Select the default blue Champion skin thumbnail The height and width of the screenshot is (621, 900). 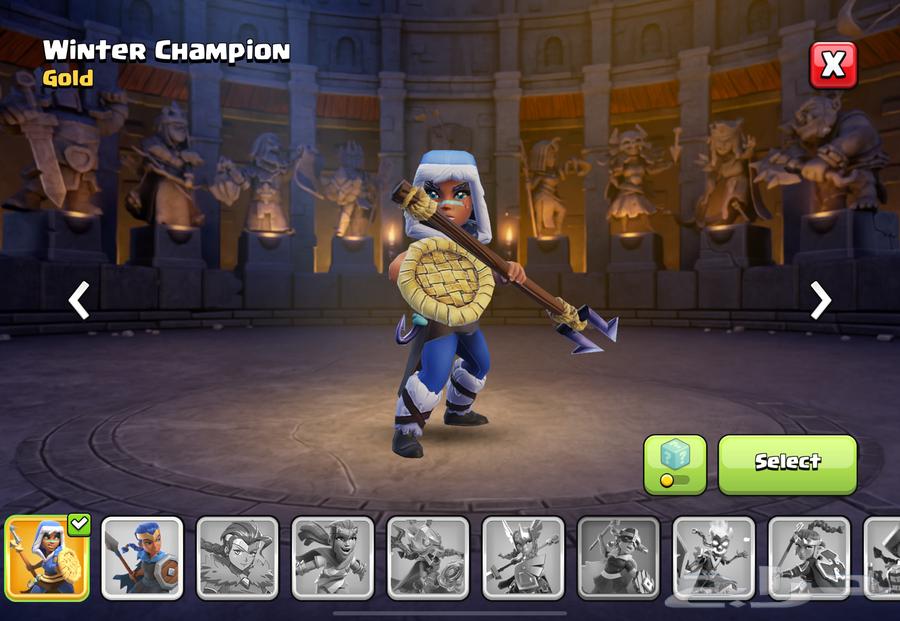tap(142, 558)
